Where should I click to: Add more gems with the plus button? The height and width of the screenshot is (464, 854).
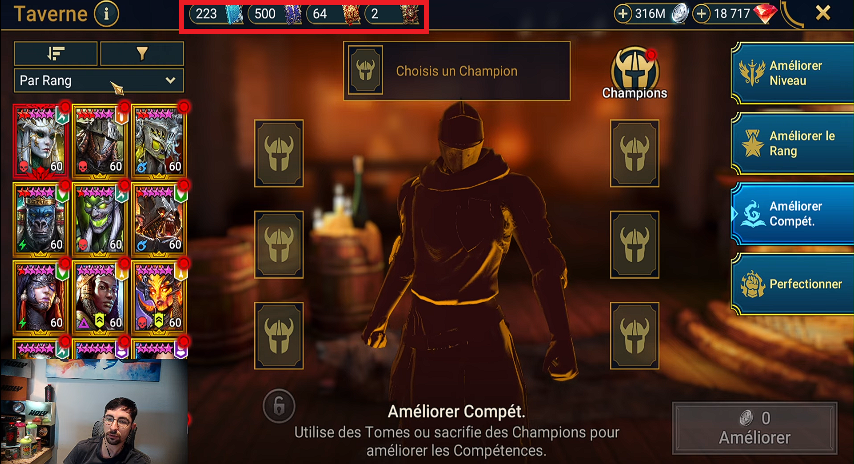coord(702,14)
